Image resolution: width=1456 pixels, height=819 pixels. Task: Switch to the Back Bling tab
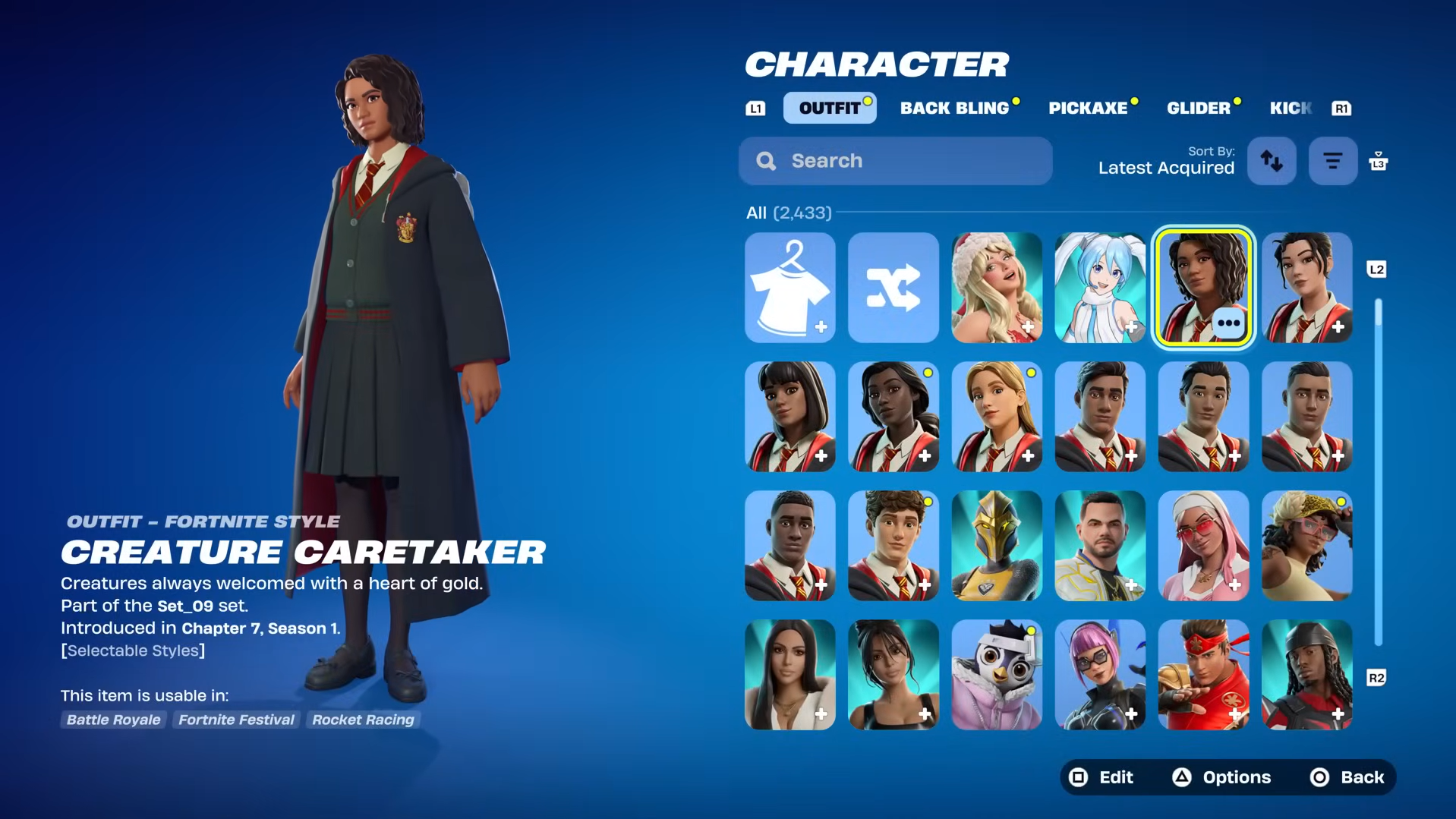[955, 108]
